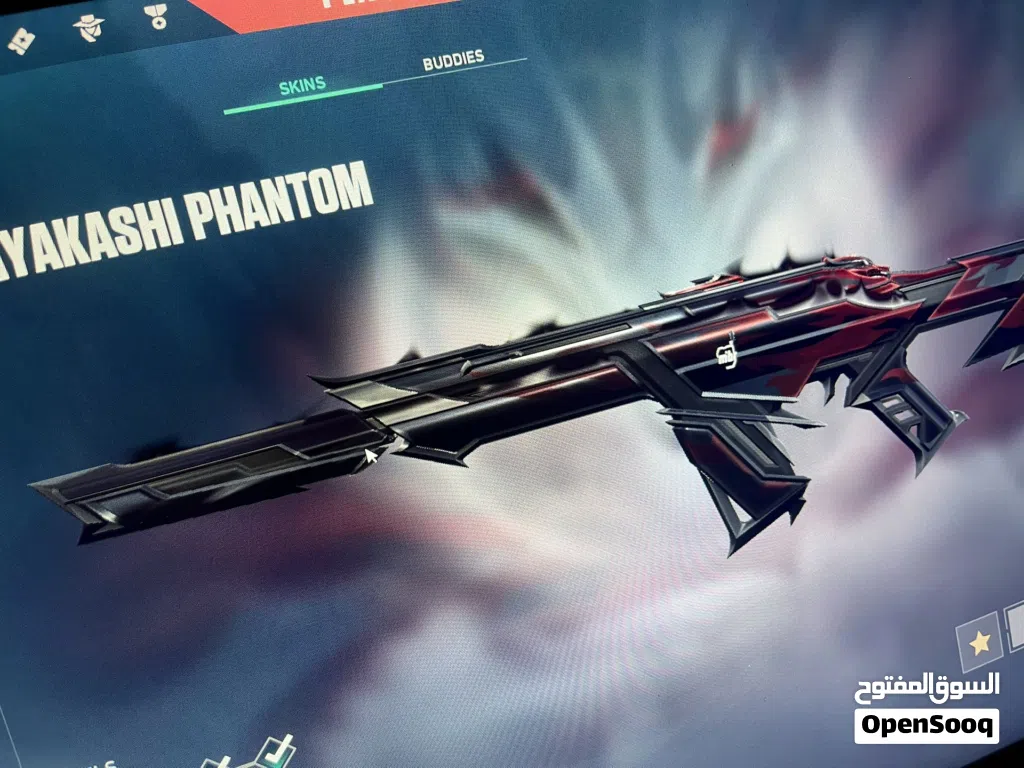The width and height of the screenshot is (1024, 768).
Task: Switch to the Skins tab
Action: point(302,85)
